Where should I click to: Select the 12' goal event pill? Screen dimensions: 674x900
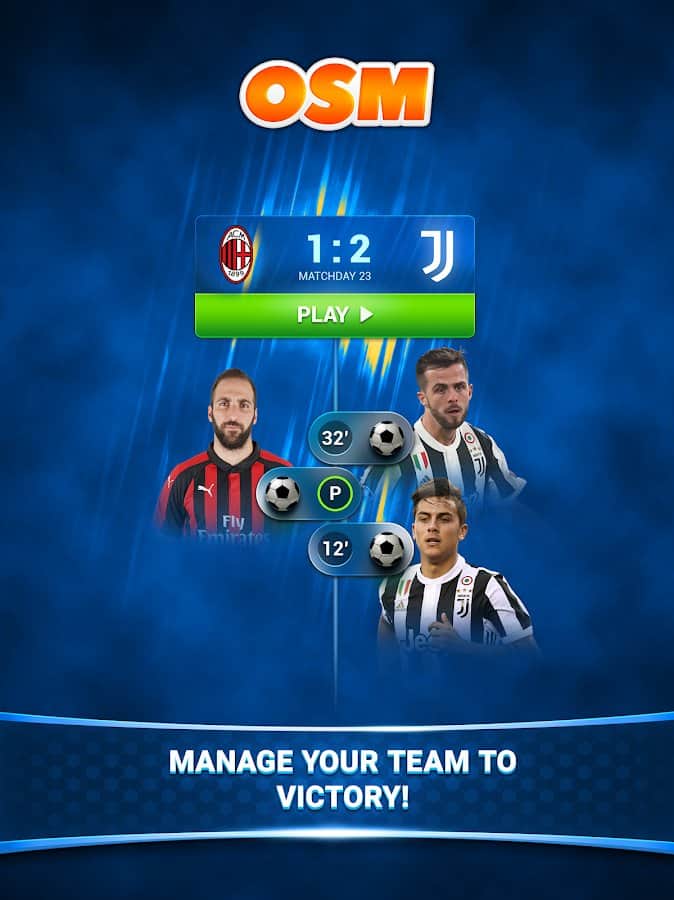[361, 549]
